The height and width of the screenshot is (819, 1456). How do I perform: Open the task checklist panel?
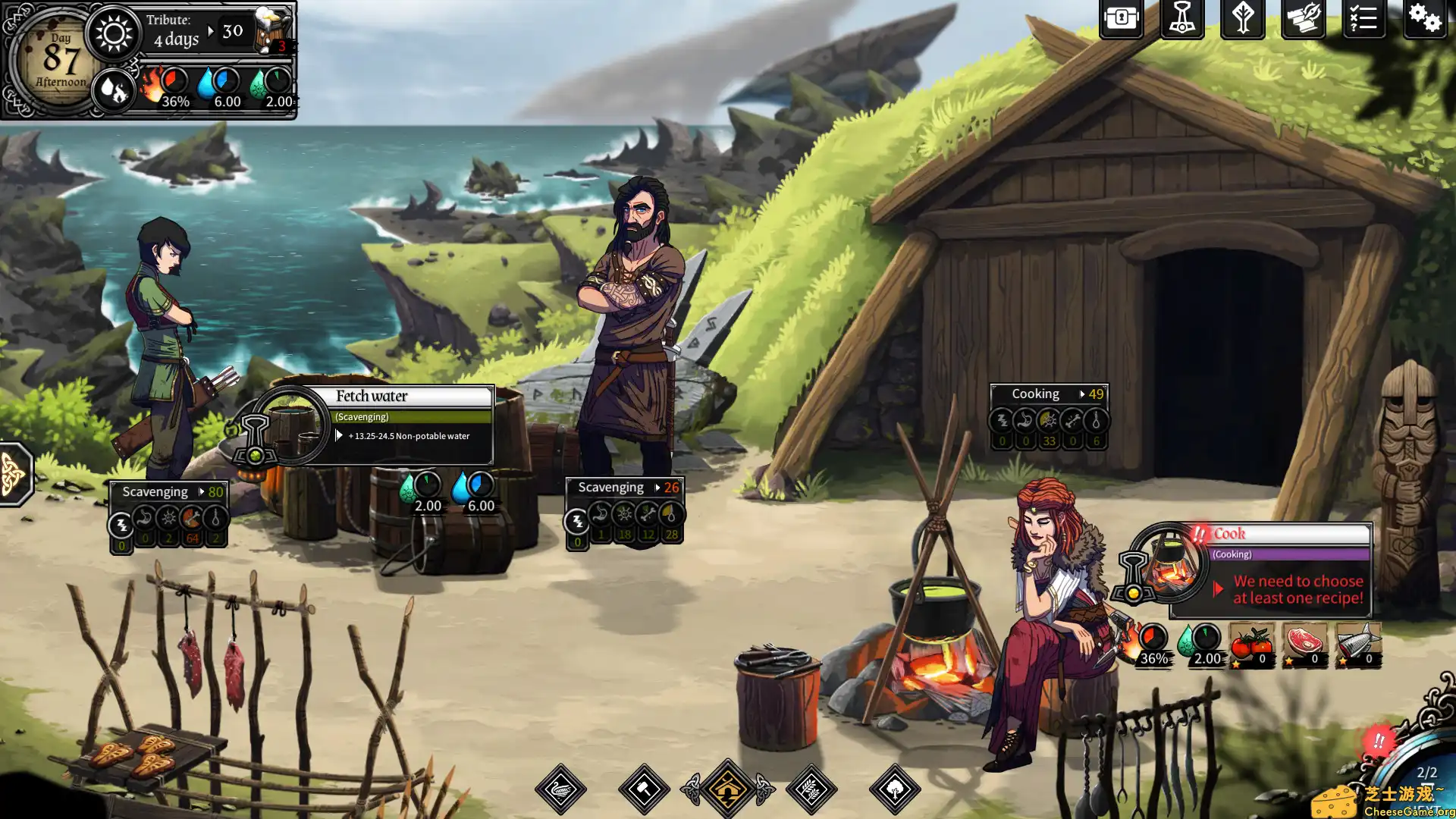[x=1363, y=20]
